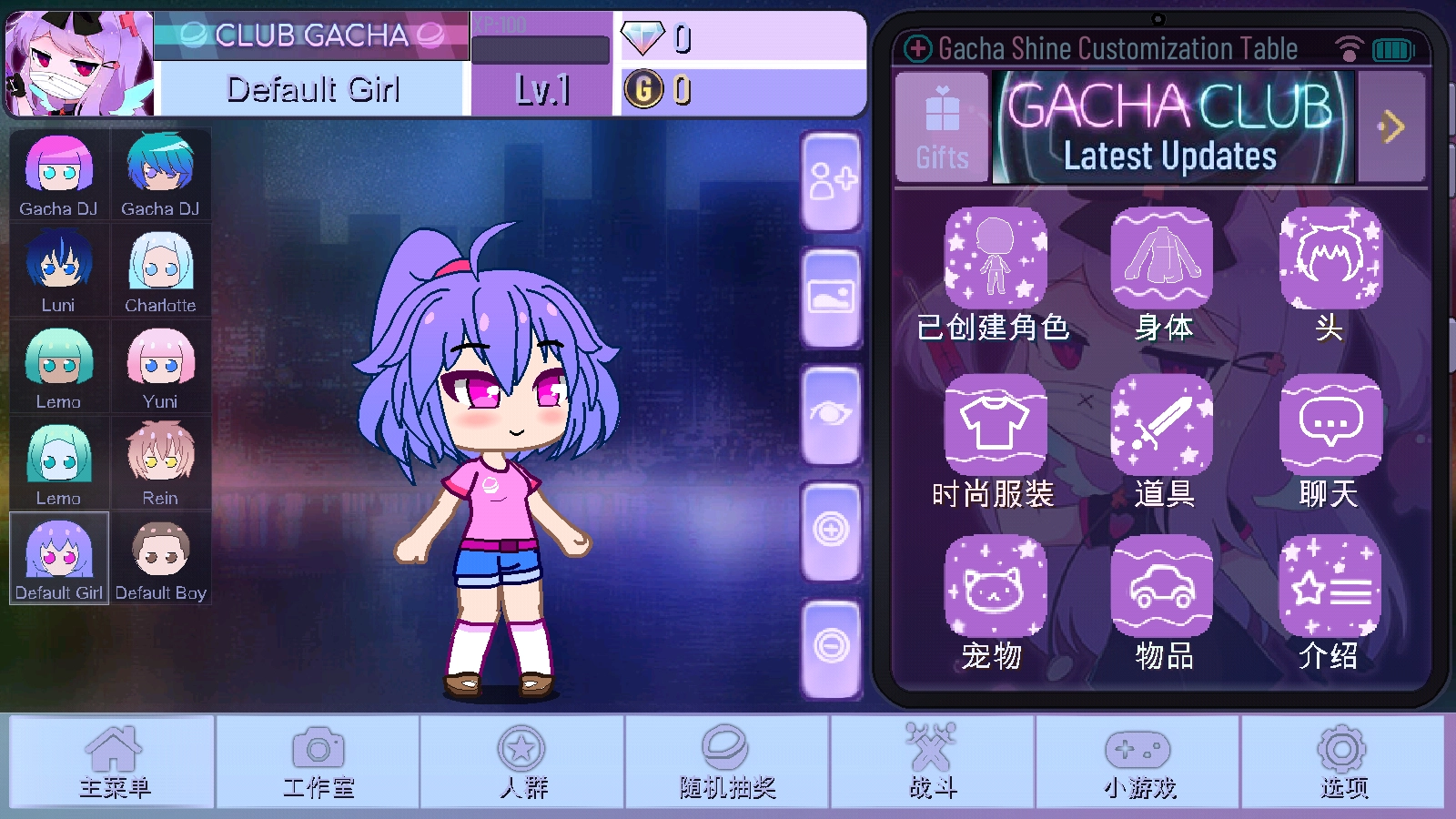
Task: Open the Gacha Club Latest Updates banner
Action: (1172, 128)
